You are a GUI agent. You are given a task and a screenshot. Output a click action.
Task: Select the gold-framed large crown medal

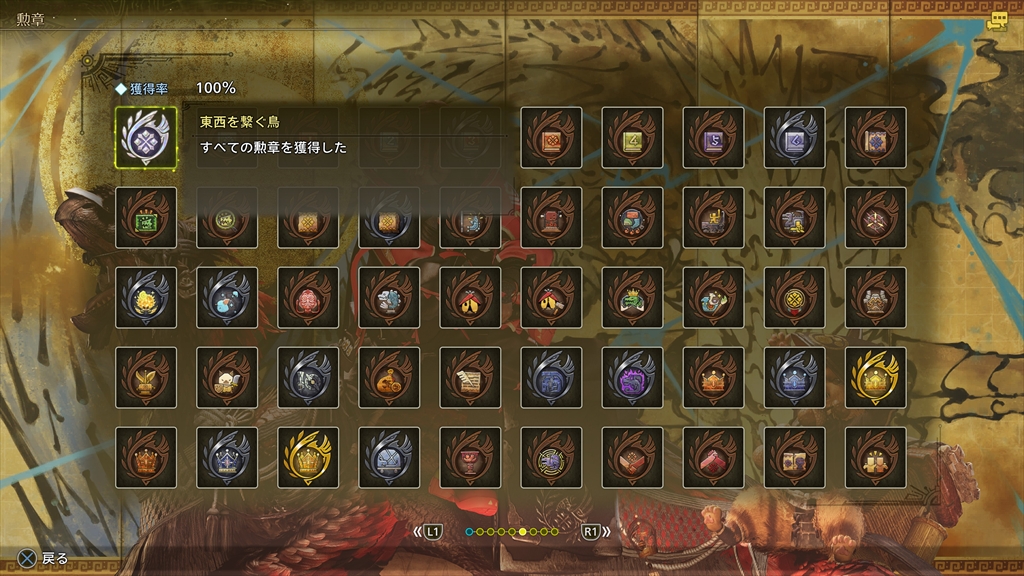[308, 457]
